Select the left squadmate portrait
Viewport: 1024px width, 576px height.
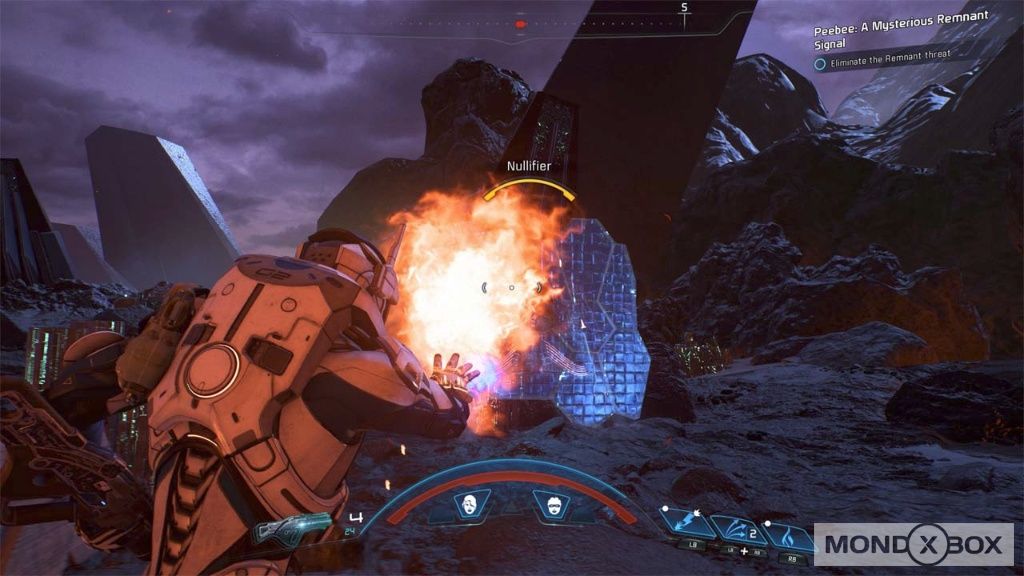pyautogui.click(x=467, y=506)
